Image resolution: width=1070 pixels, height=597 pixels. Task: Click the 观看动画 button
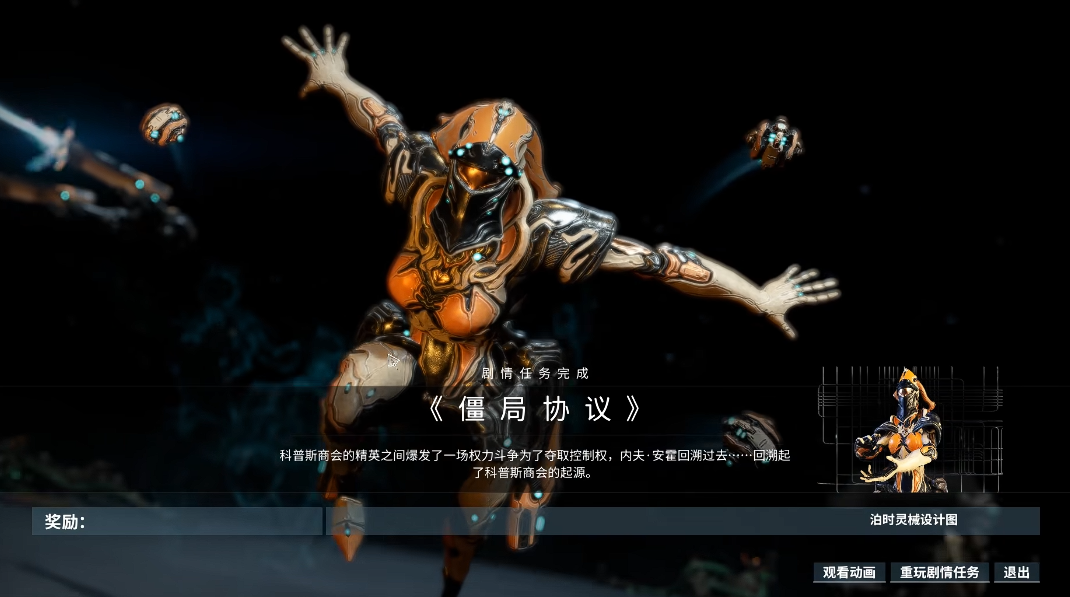[x=849, y=573]
